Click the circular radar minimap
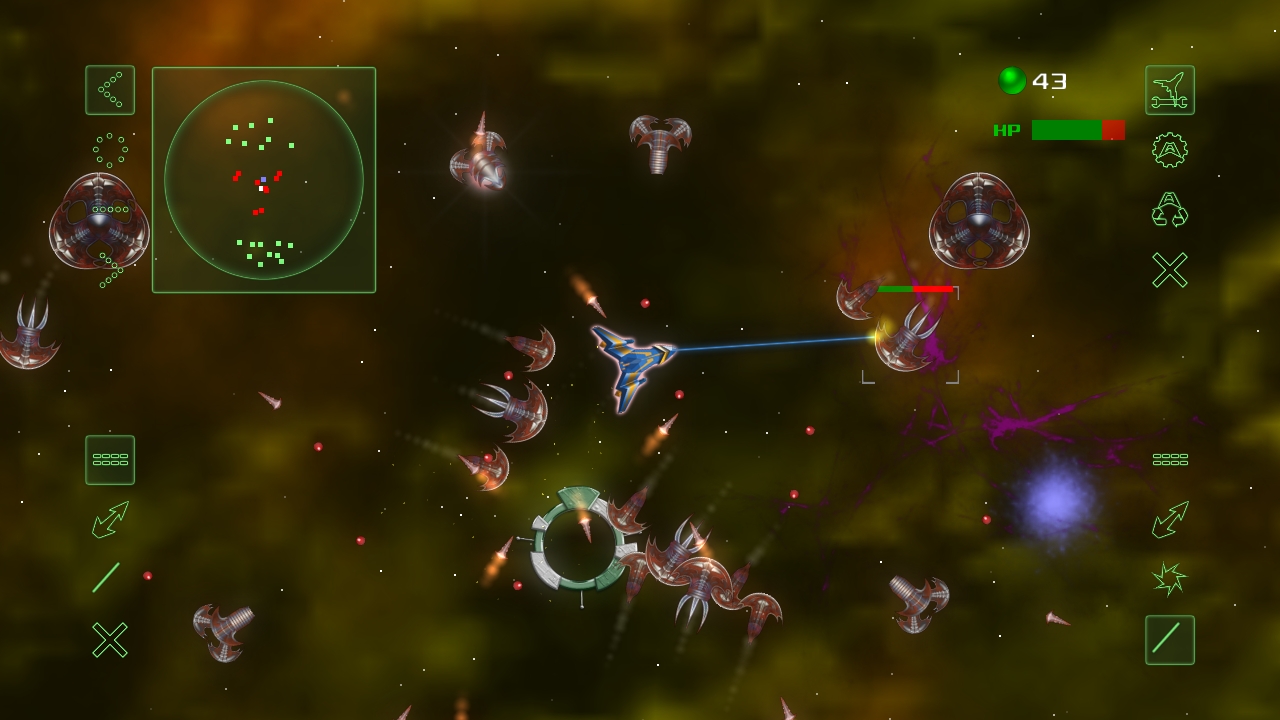 (263, 178)
